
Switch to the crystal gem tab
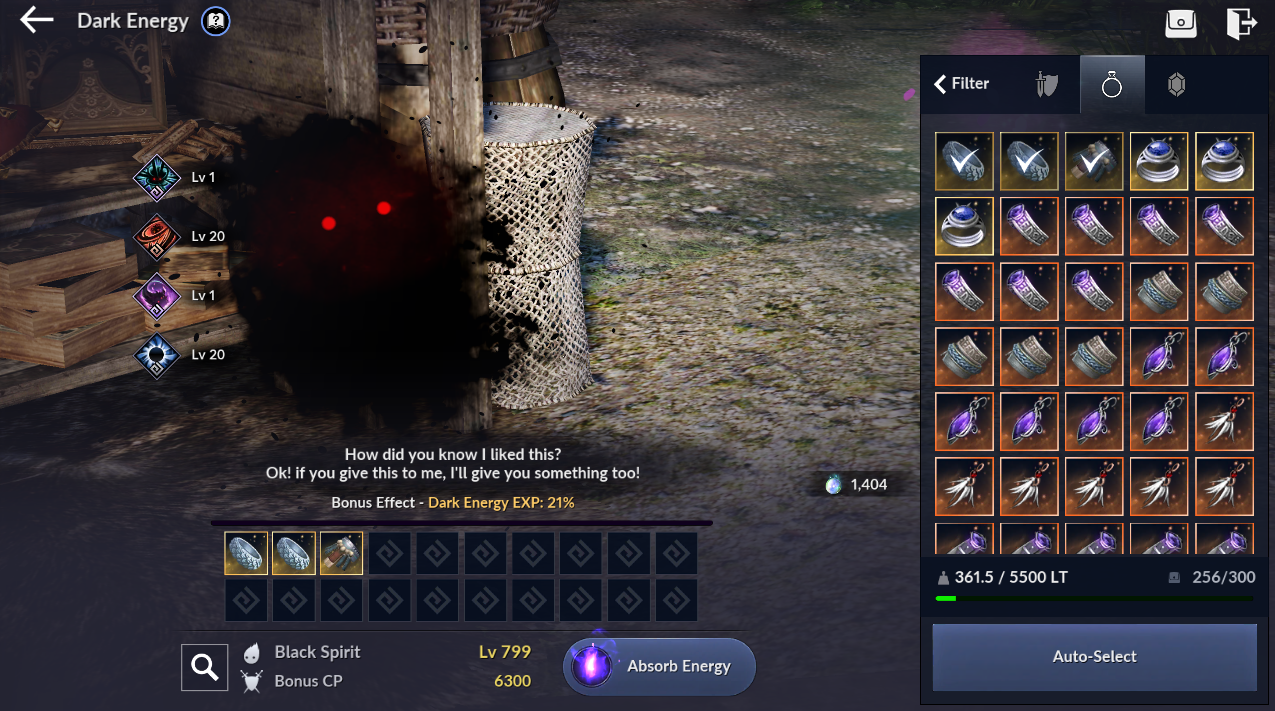(x=1177, y=85)
